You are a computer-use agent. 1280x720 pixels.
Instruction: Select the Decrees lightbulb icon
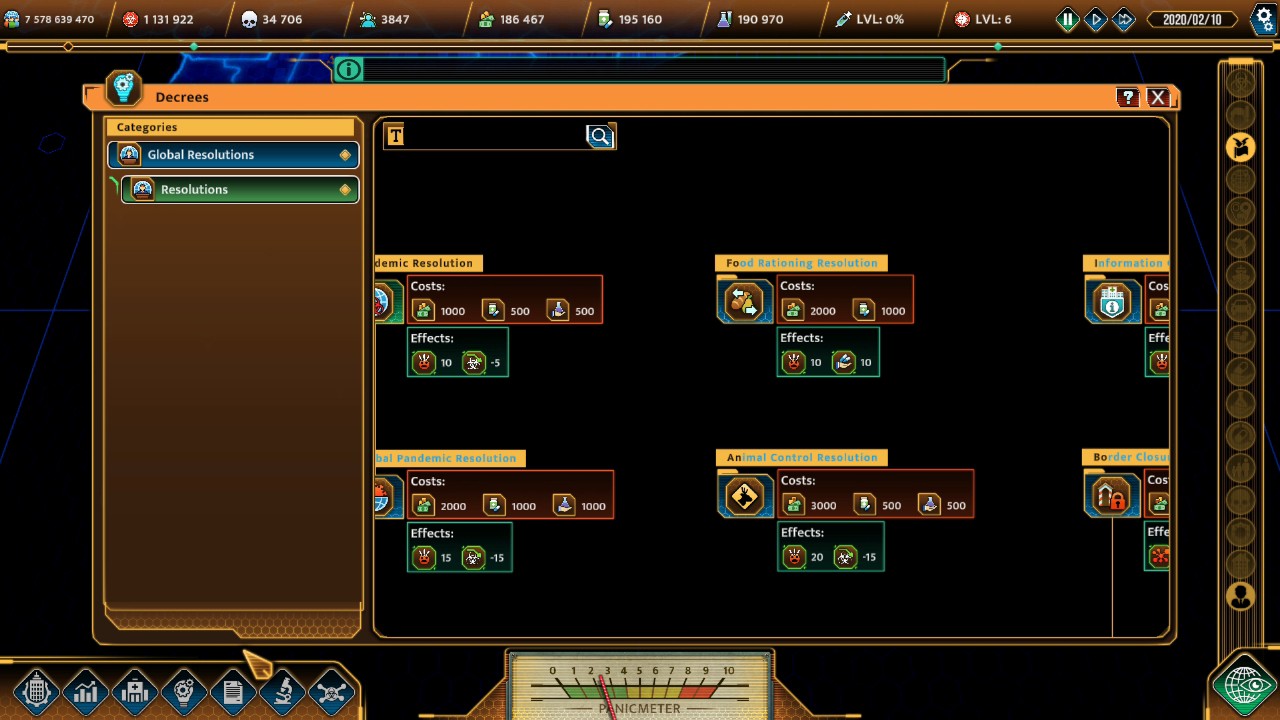122,88
